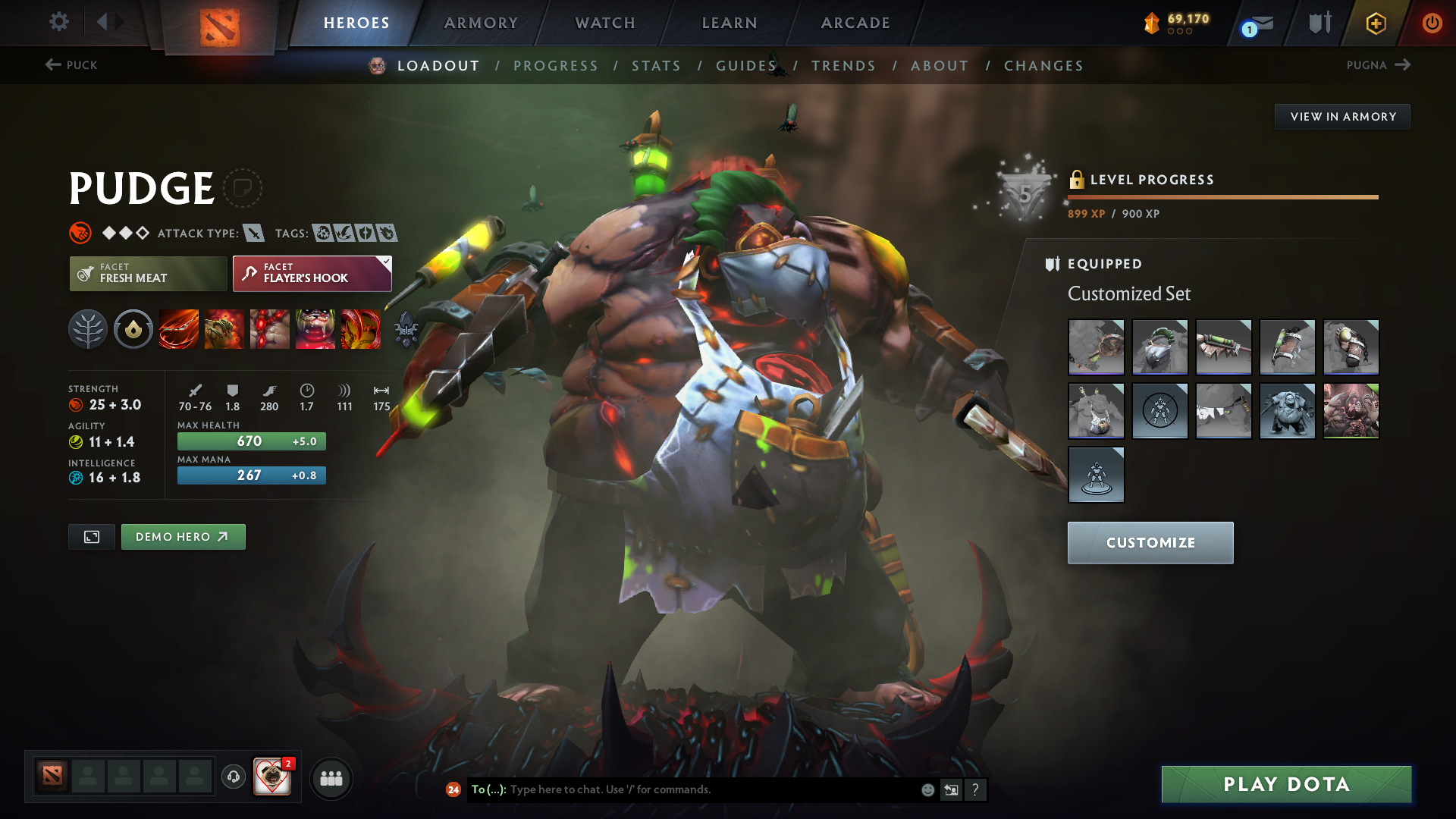Image resolution: width=1456 pixels, height=819 pixels.
Task: Open the ARMORY menu
Action: [x=480, y=22]
